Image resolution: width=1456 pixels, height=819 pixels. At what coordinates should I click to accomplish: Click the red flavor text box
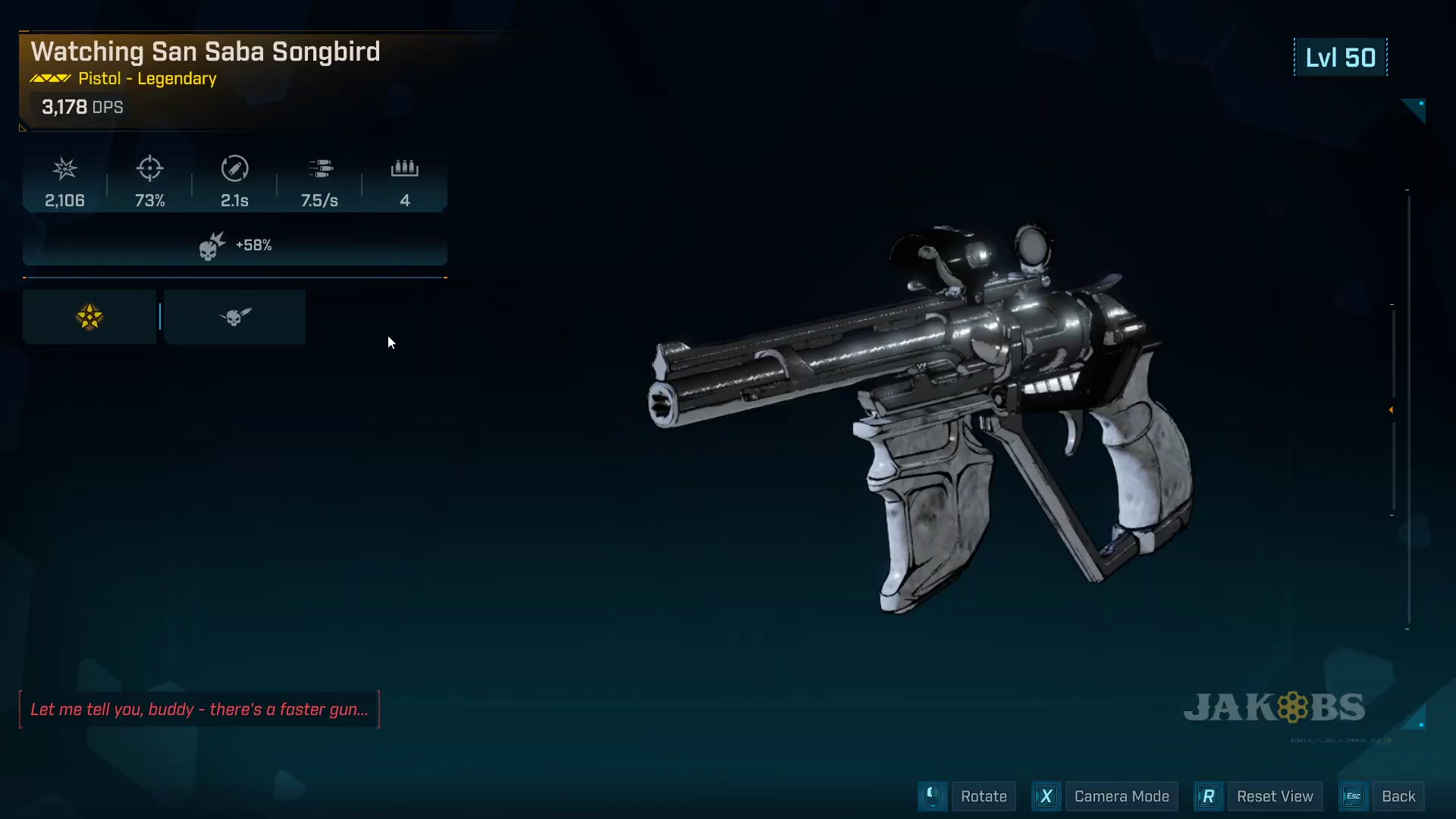pyautogui.click(x=199, y=710)
